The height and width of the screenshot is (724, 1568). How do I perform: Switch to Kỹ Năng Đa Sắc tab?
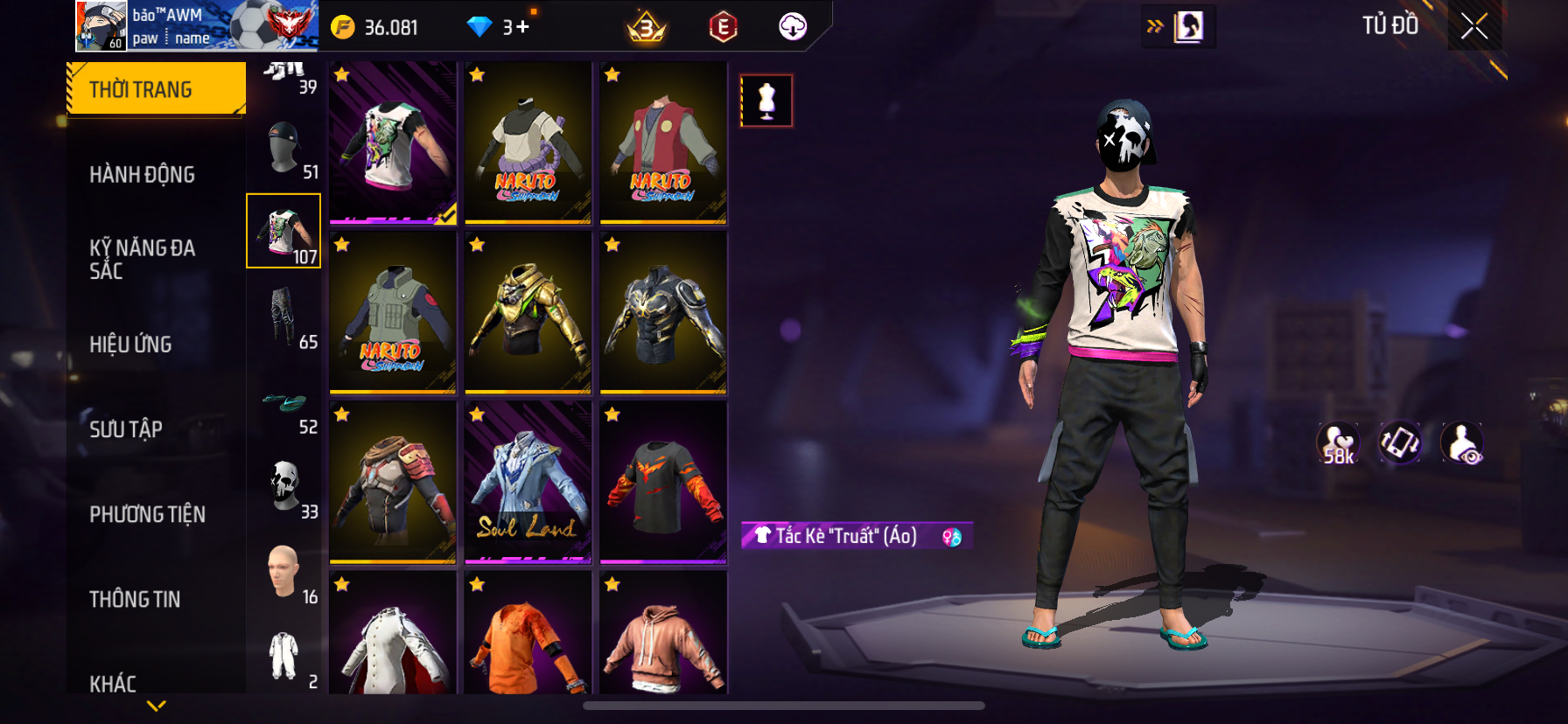[142, 259]
